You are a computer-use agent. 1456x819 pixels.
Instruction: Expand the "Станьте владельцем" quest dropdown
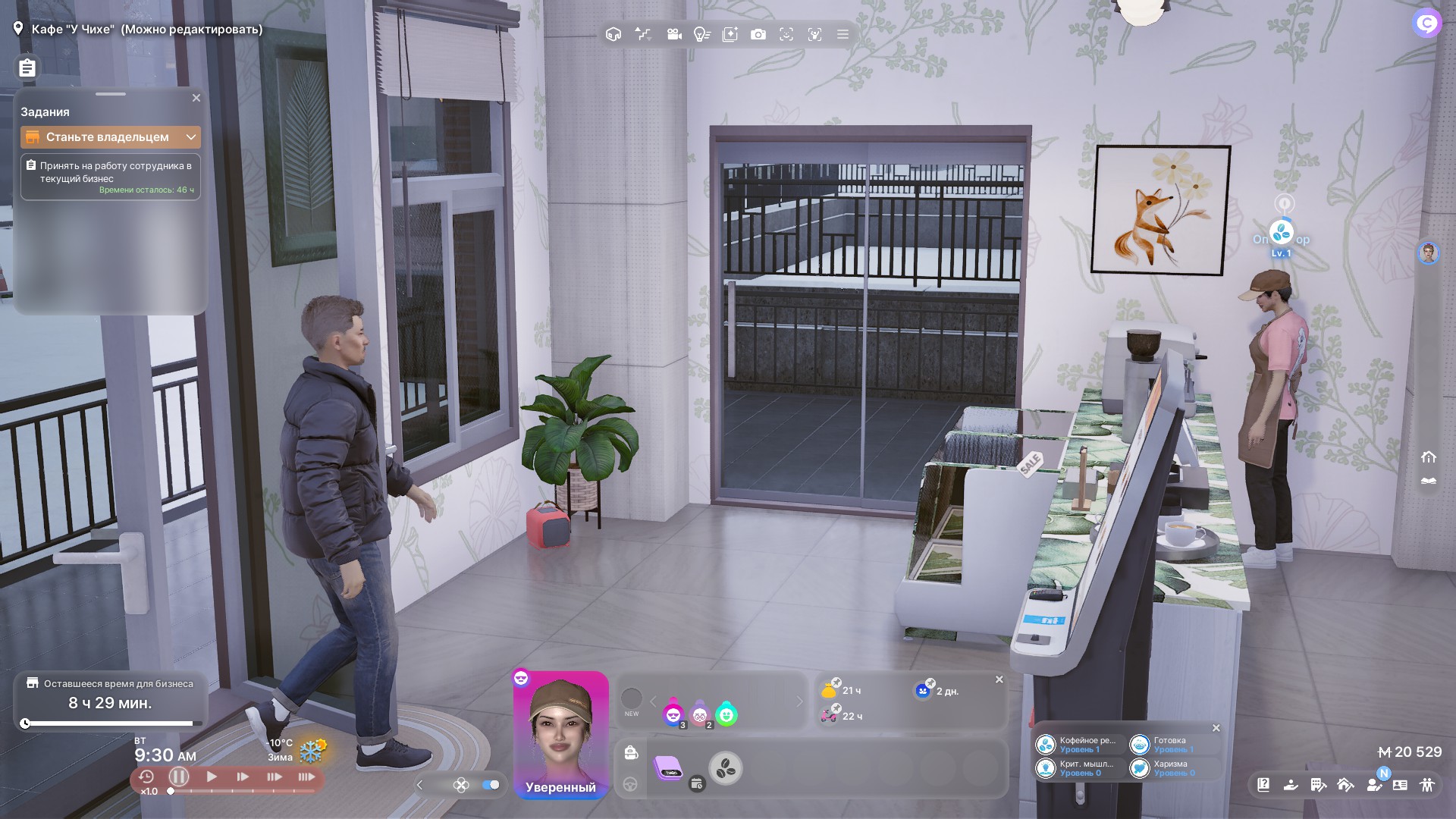click(191, 137)
